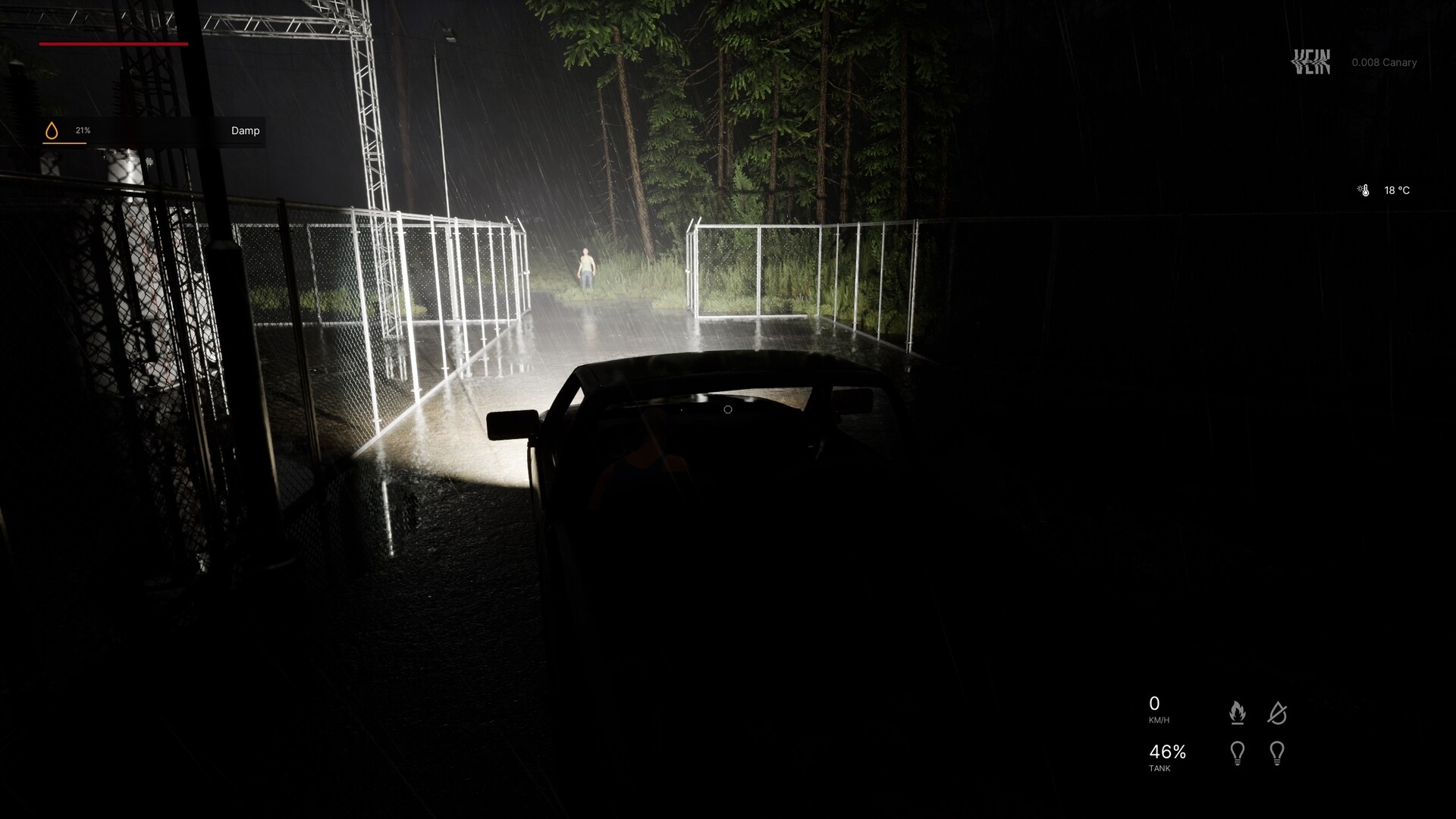Select the right headlight bulb icon
Viewport: 1456px width, 819px height.
pos(1278,752)
